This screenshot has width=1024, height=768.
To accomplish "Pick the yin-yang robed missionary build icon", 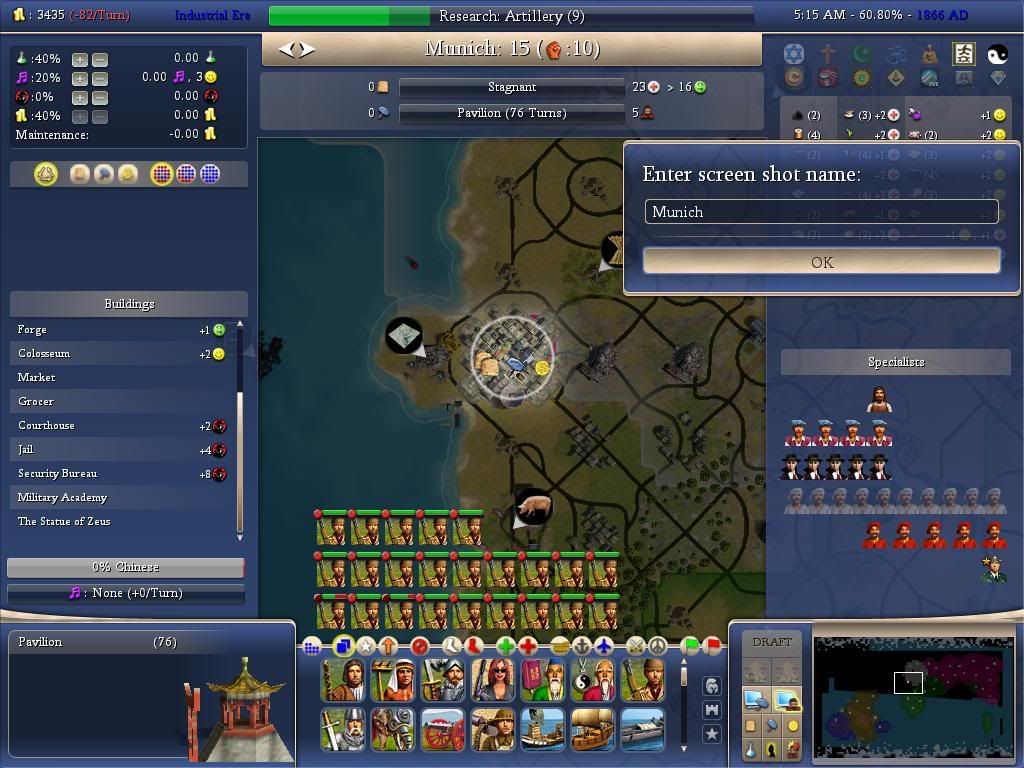I will (590, 681).
